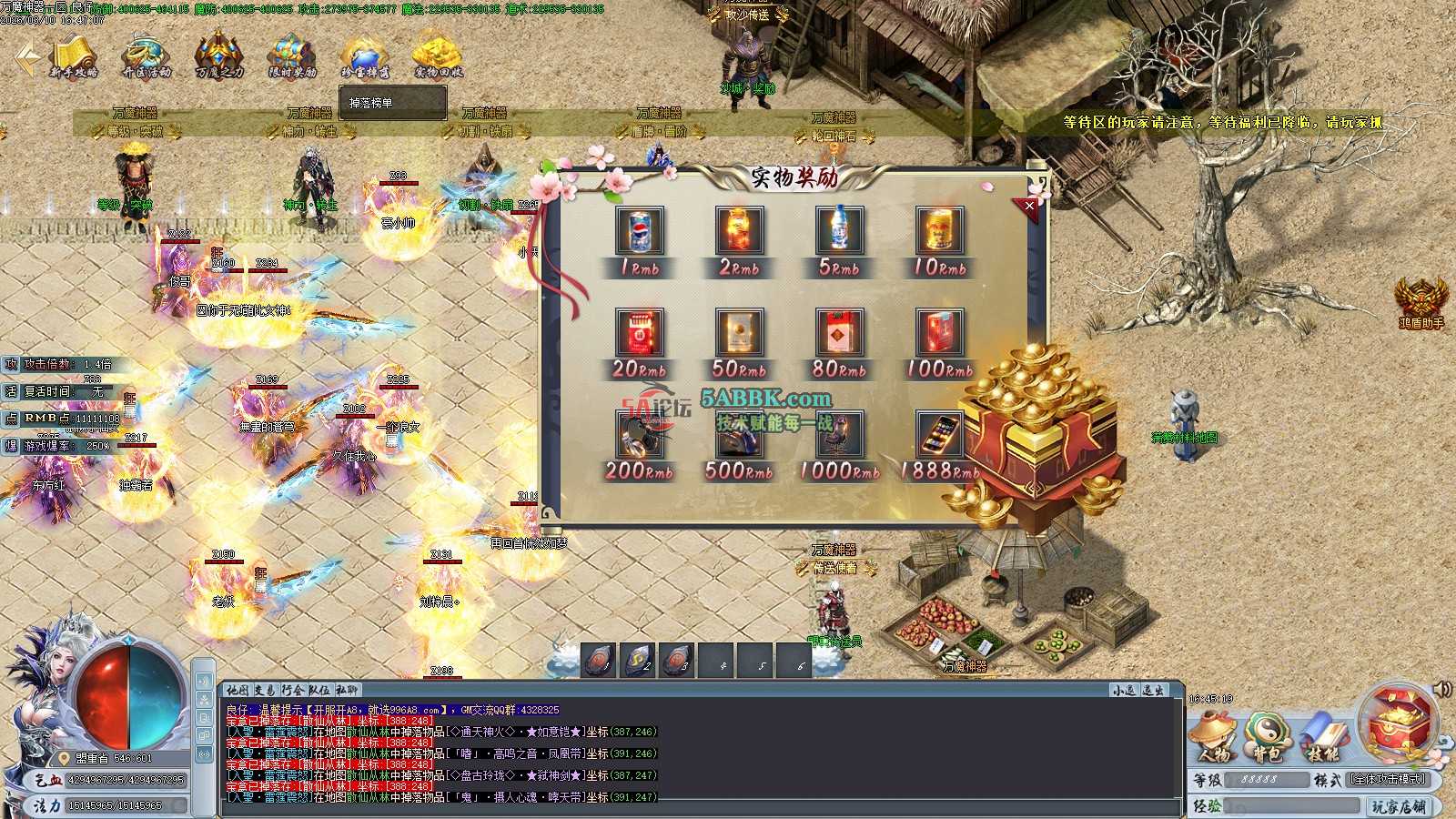Switch chat to the 行会 guild tab

tap(292, 691)
